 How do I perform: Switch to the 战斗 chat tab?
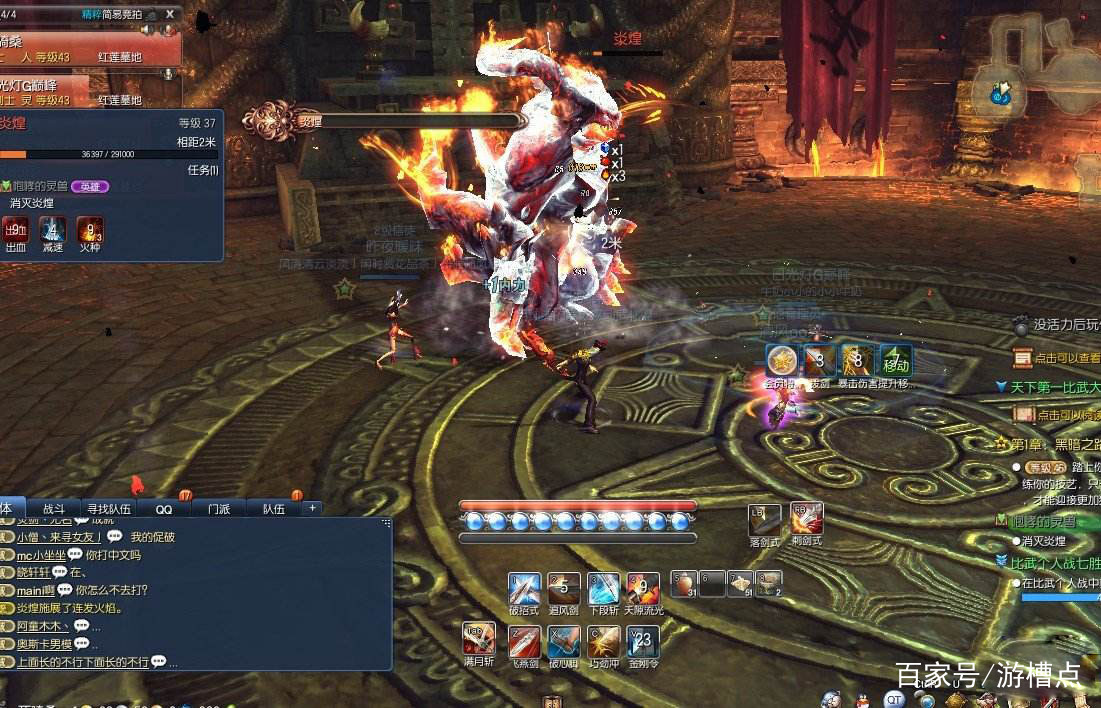coord(53,509)
